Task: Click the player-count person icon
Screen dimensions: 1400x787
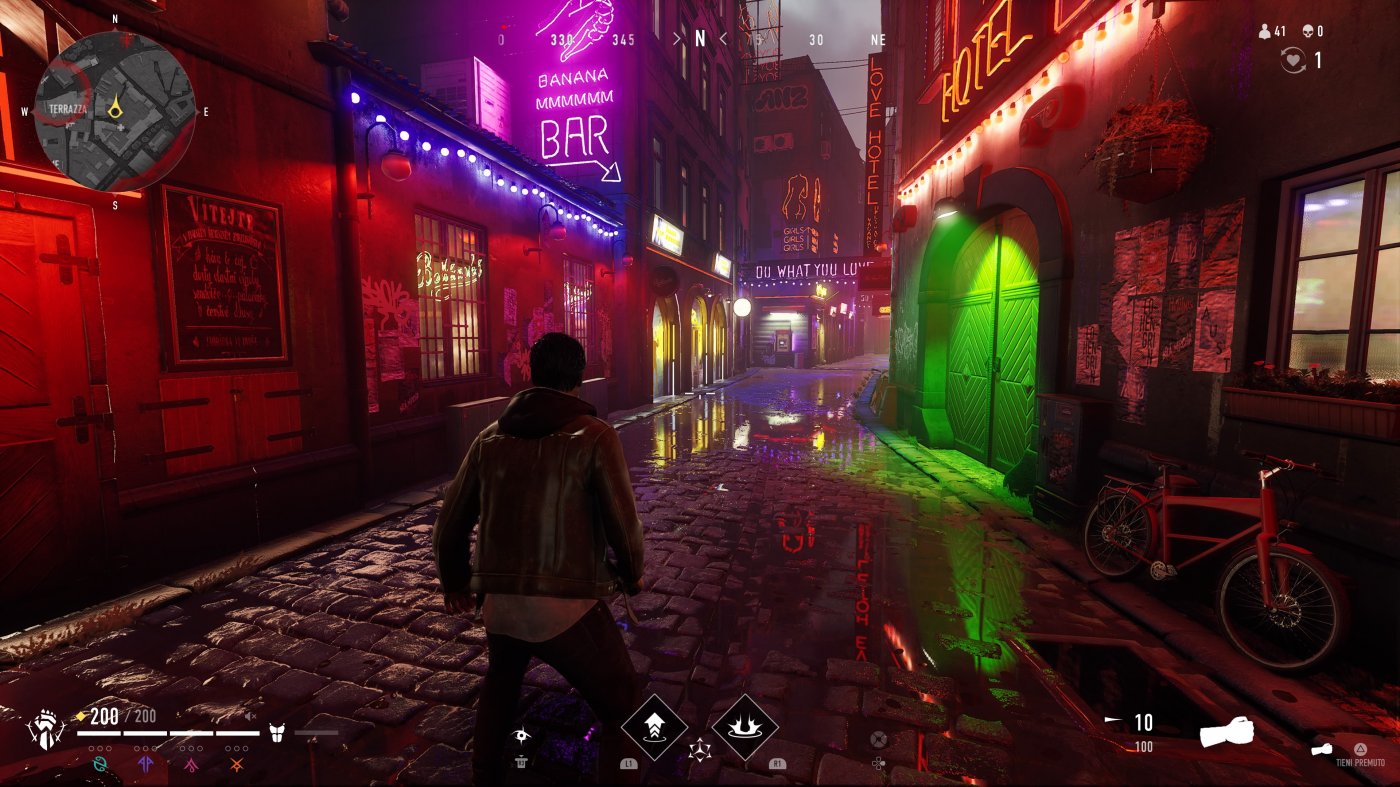Action: pyautogui.click(x=1265, y=31)
